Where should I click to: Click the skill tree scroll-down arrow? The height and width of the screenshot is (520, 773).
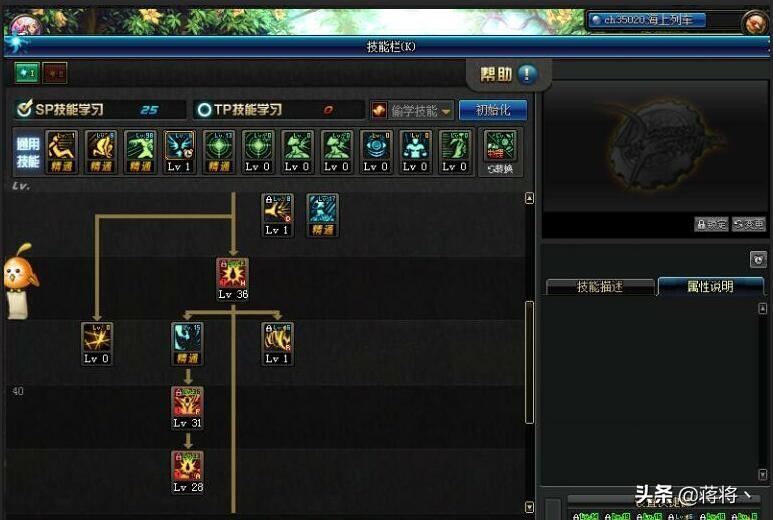click(x=530, y=507)
